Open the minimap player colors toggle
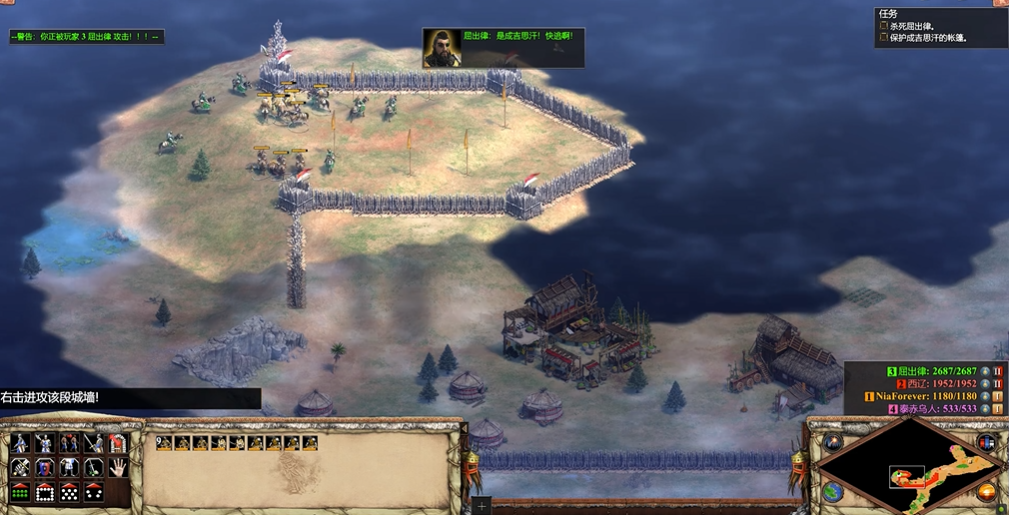The height and width of the screenshot is (515, 1009). (x=988, y=443)
